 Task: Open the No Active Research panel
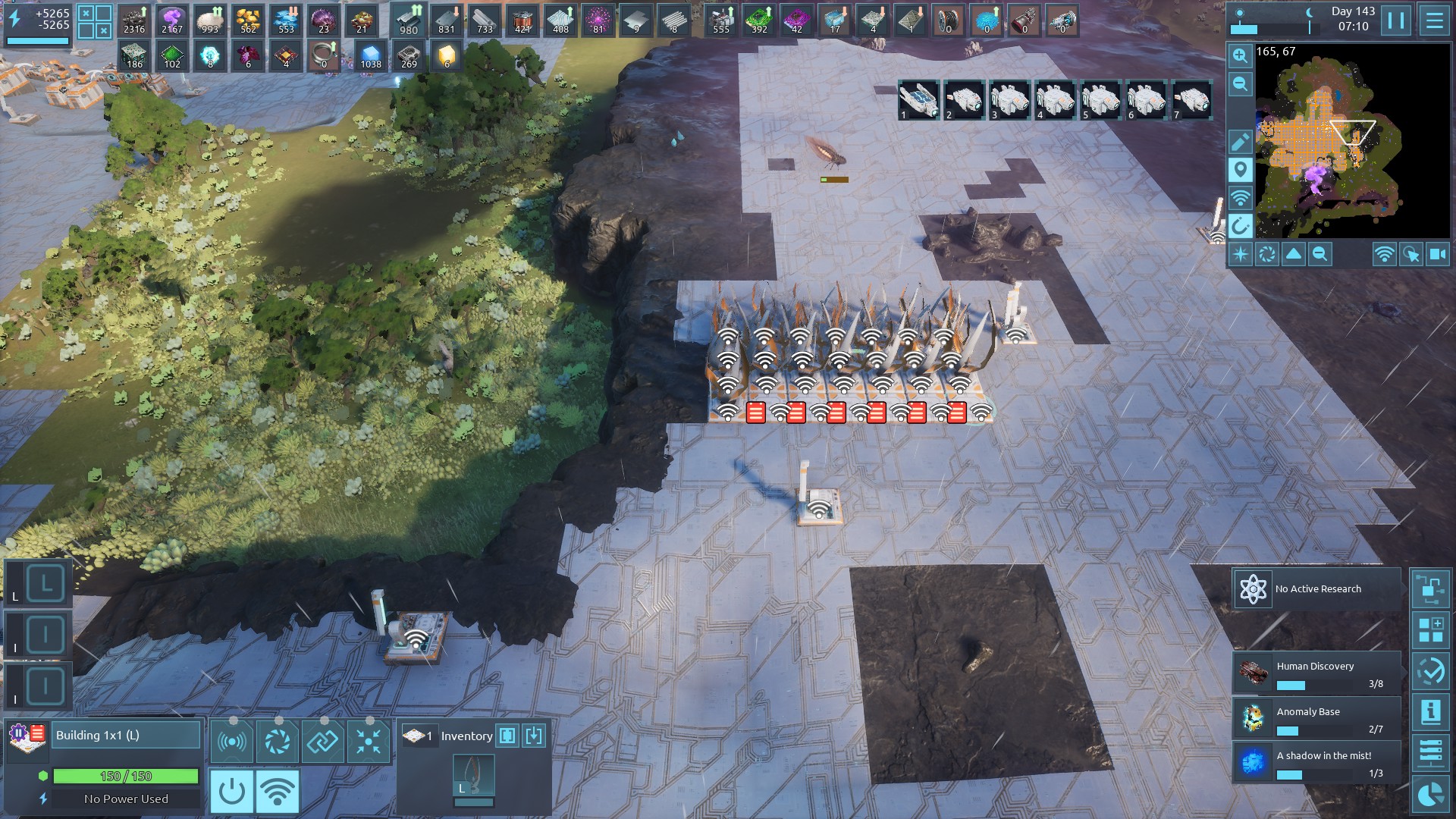pyautogui.click(x=1316, y=589)
